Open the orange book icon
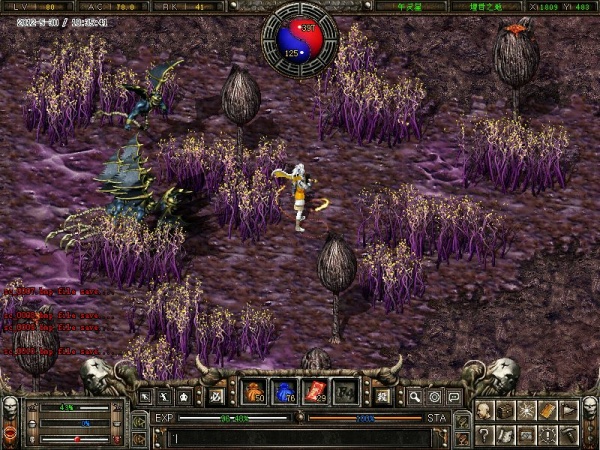600x450 pixels. [548, 411]
